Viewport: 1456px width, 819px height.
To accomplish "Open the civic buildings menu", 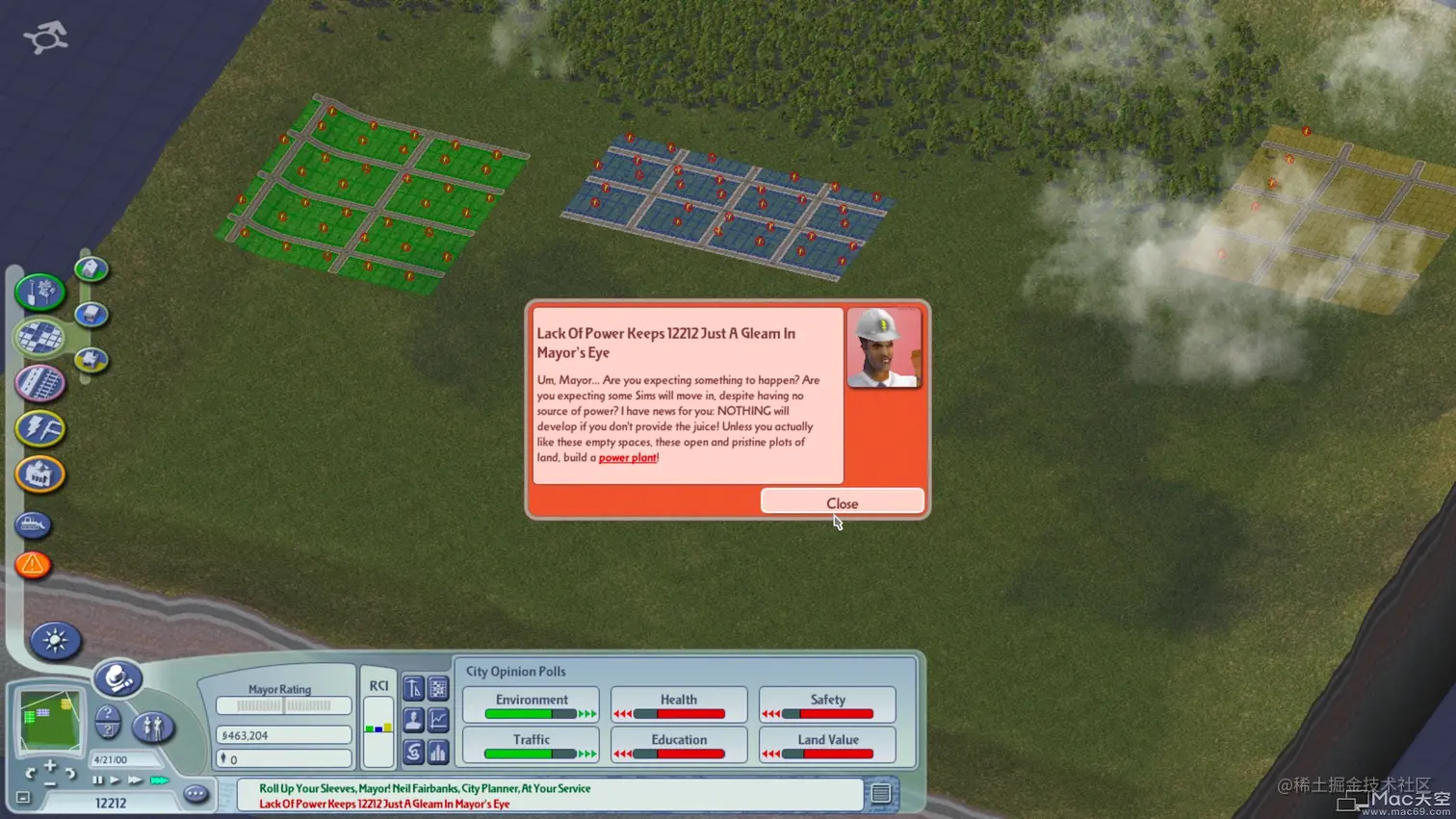I will (x=39, y=473).
